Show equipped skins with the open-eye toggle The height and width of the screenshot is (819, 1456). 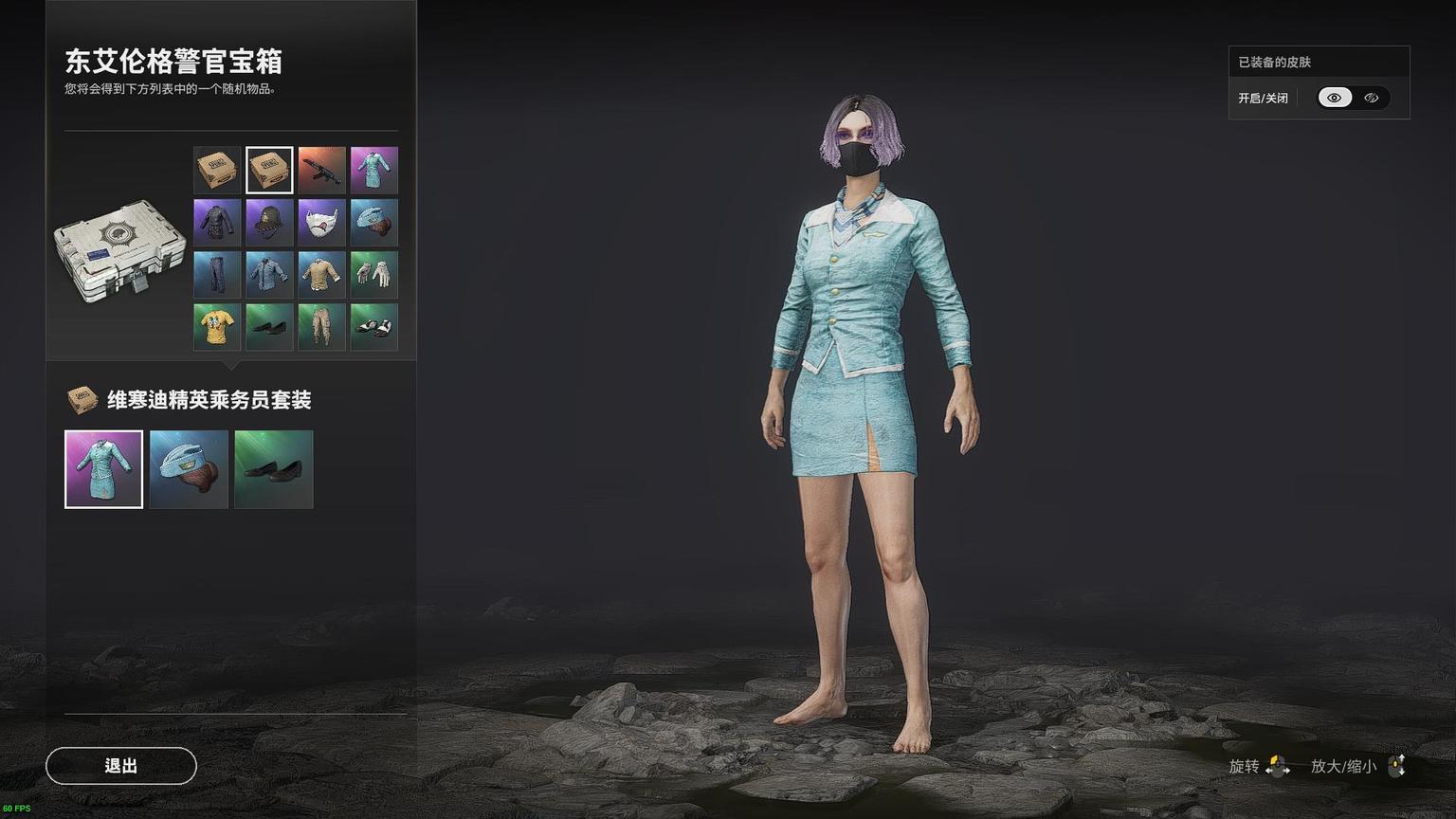pyautogui.click(x=1335, y=98)
